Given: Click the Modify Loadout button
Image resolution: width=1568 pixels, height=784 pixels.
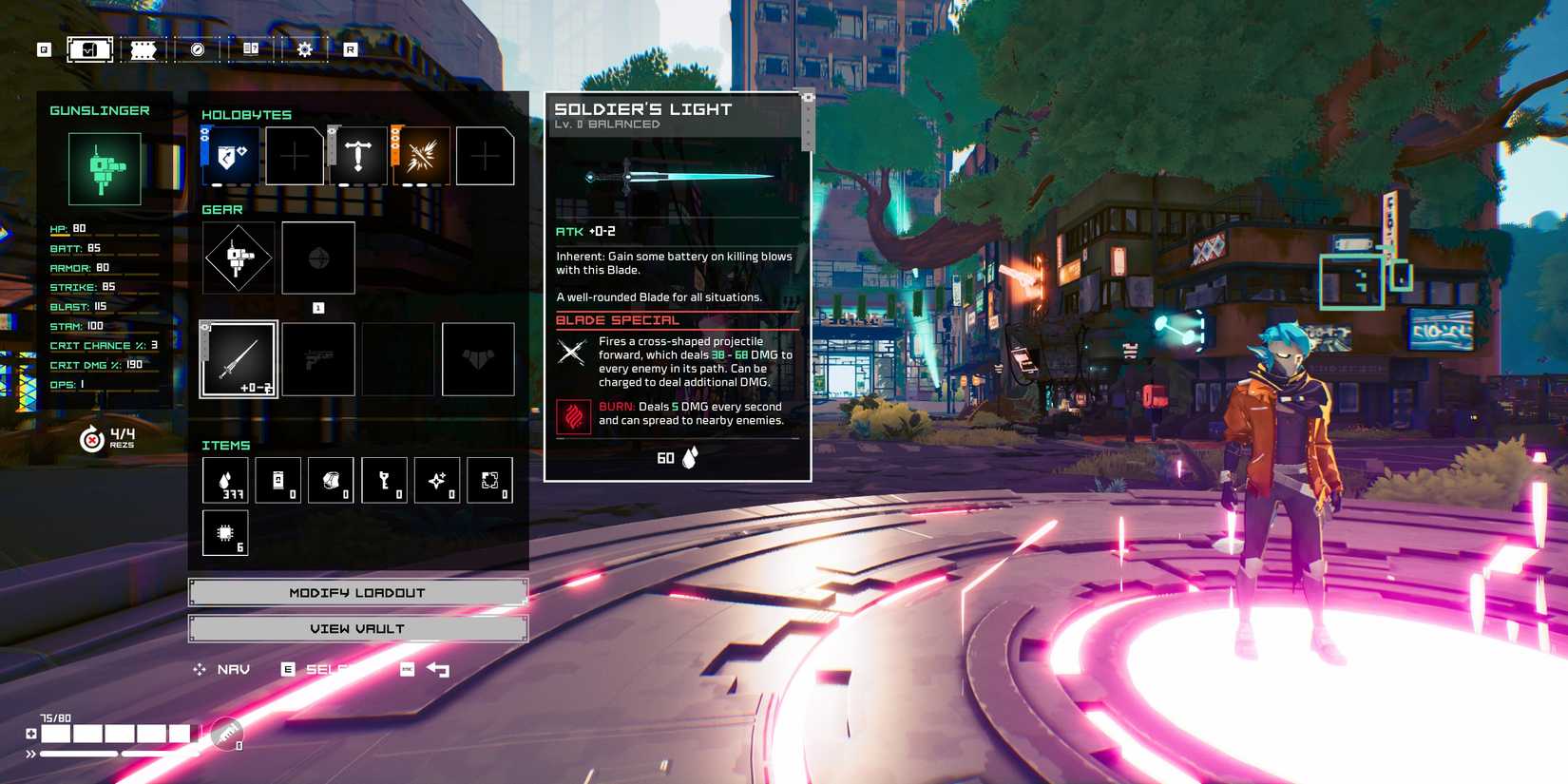Looking at the screenshot, I should [357, 592].
